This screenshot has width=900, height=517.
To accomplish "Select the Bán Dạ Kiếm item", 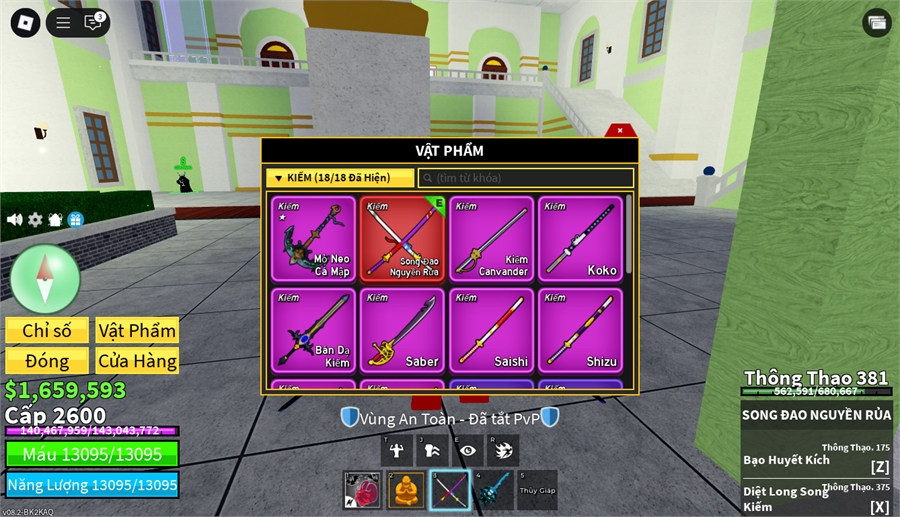I will pyautogui.click(x=313, y=331).
